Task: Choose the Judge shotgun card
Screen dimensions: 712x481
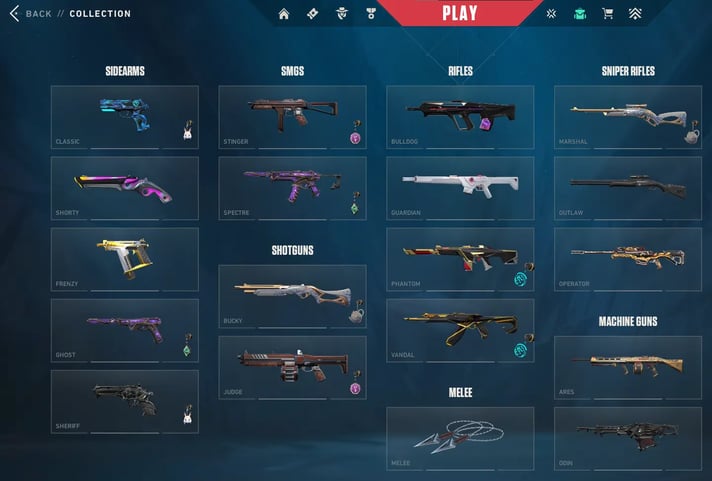Action: pos(292,367)
